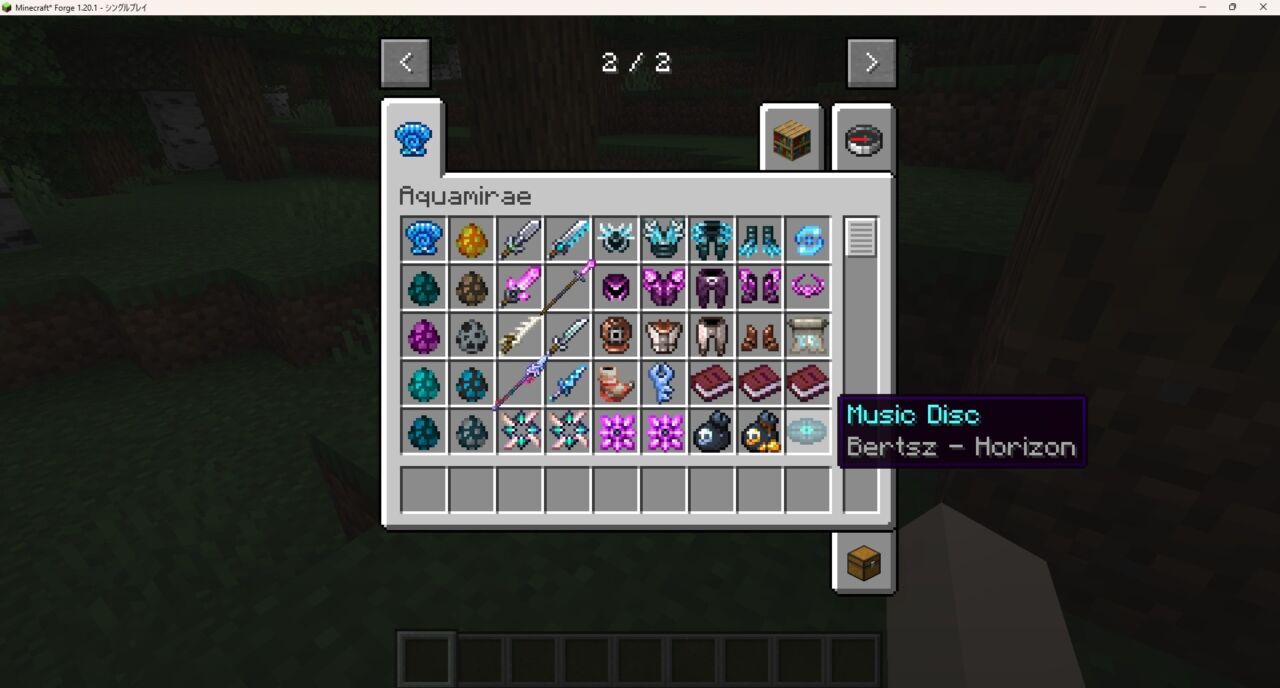Select the Aquamirae shell tab
The width and height of the screenshot is (1280, 688).
(x=412, y=140)
